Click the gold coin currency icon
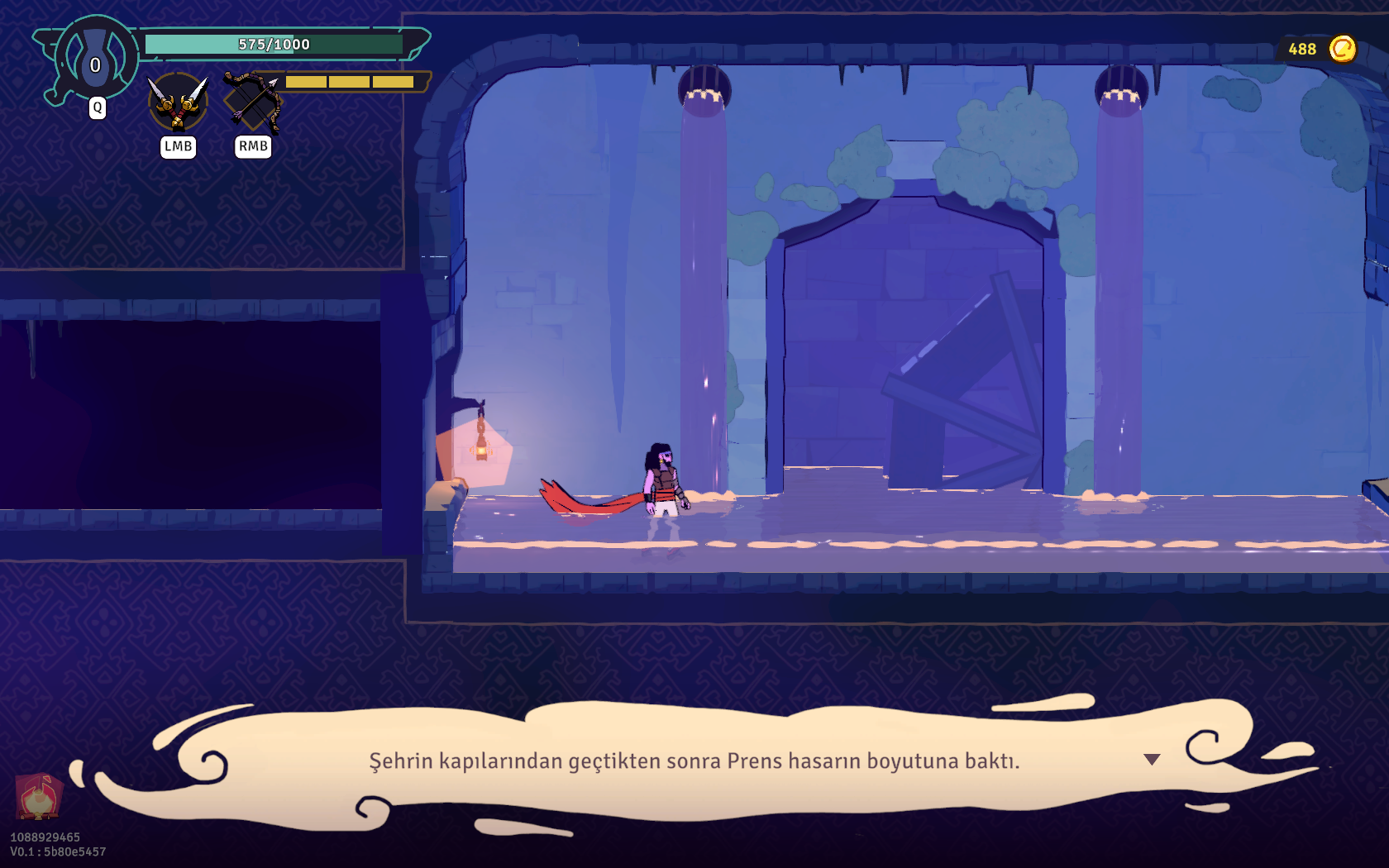The image size is (1389, 868). (x=1342, y=49)
